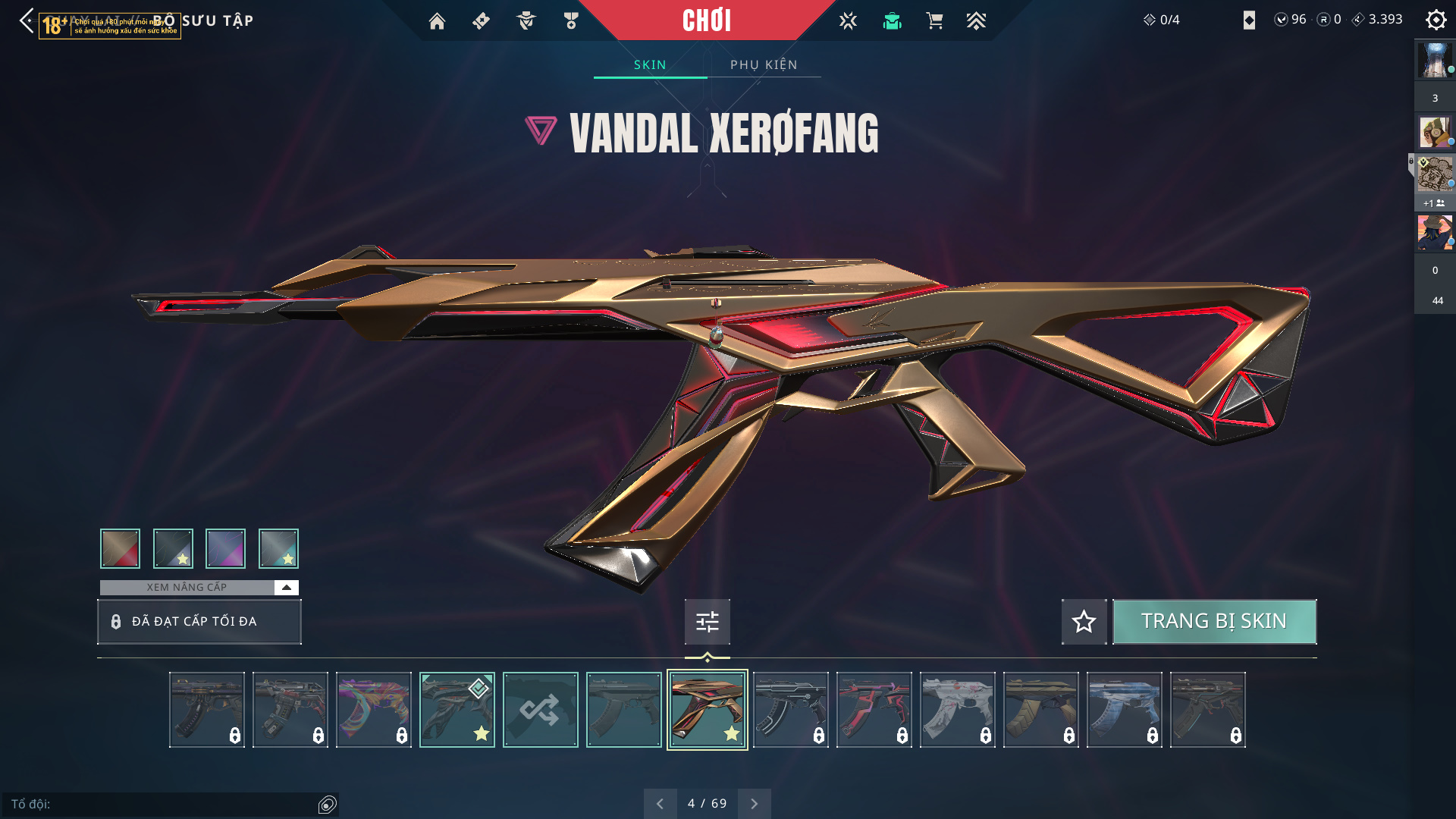
Task: Select the default Vandal skin thumbnail
Action: point(623,710)
